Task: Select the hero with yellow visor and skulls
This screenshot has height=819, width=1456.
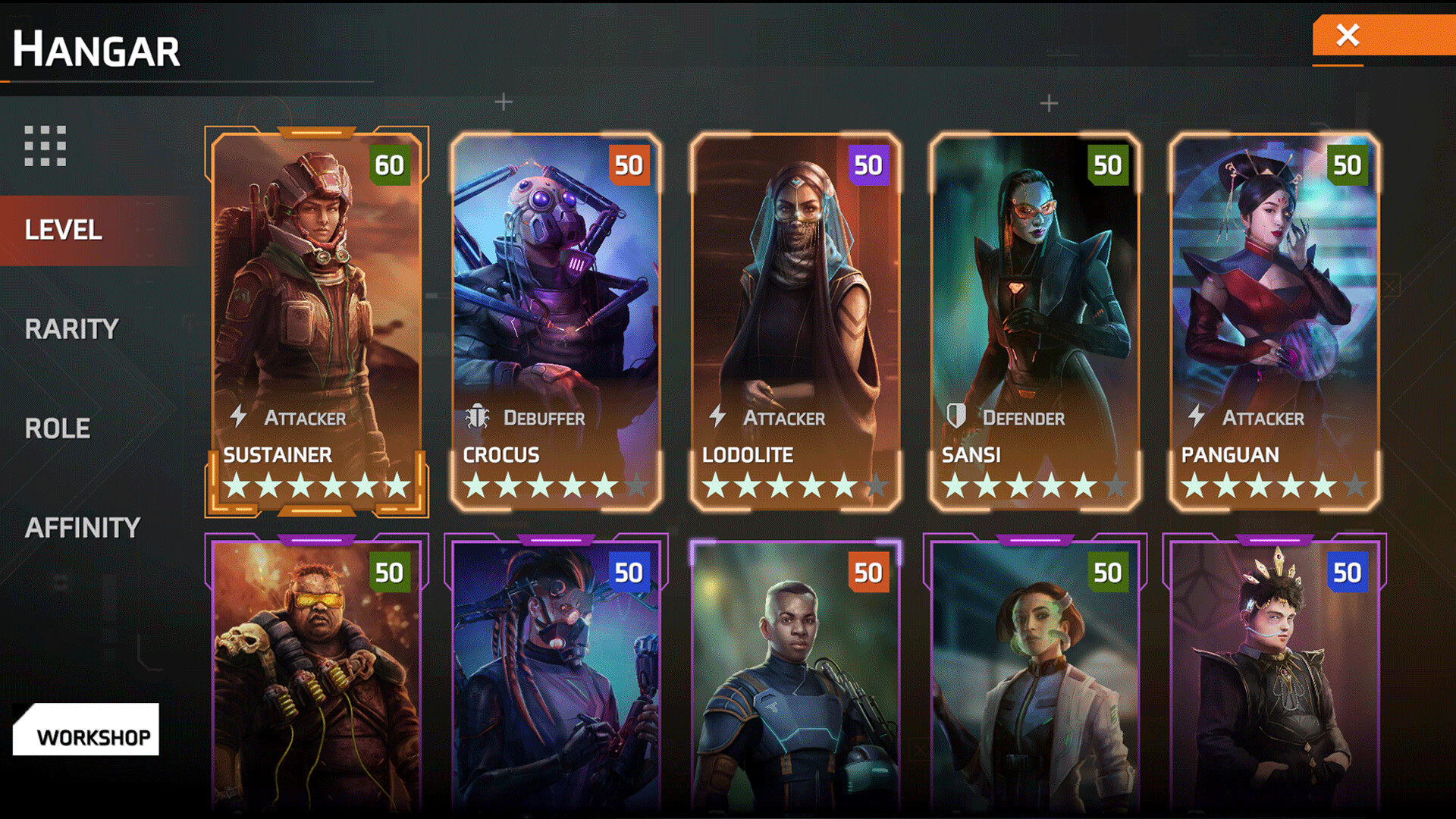Action: pyautogui.click(x=316, y=675)
